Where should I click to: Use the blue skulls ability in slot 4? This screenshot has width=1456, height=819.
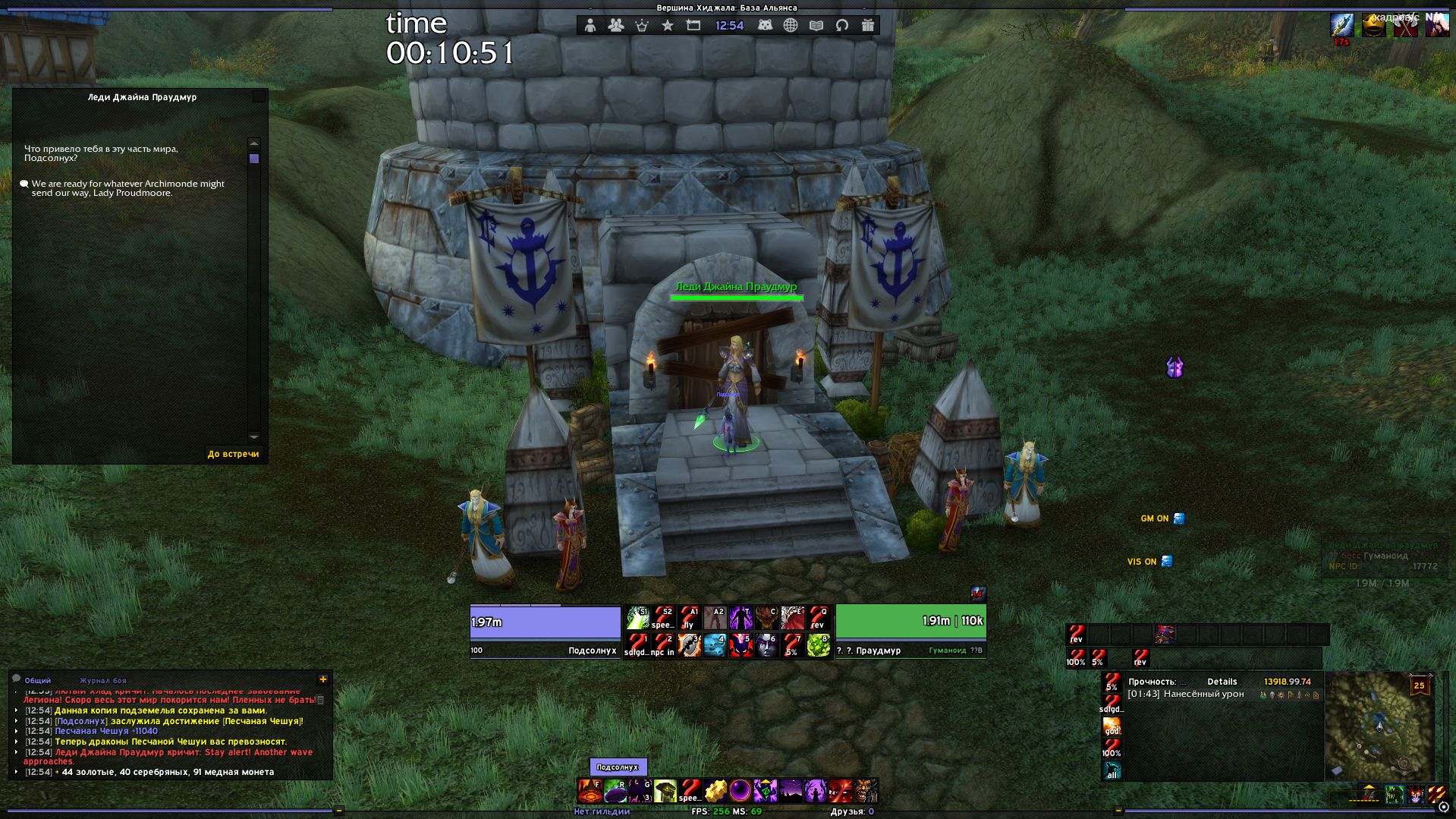pyautogui.click(x=715, y=645)
